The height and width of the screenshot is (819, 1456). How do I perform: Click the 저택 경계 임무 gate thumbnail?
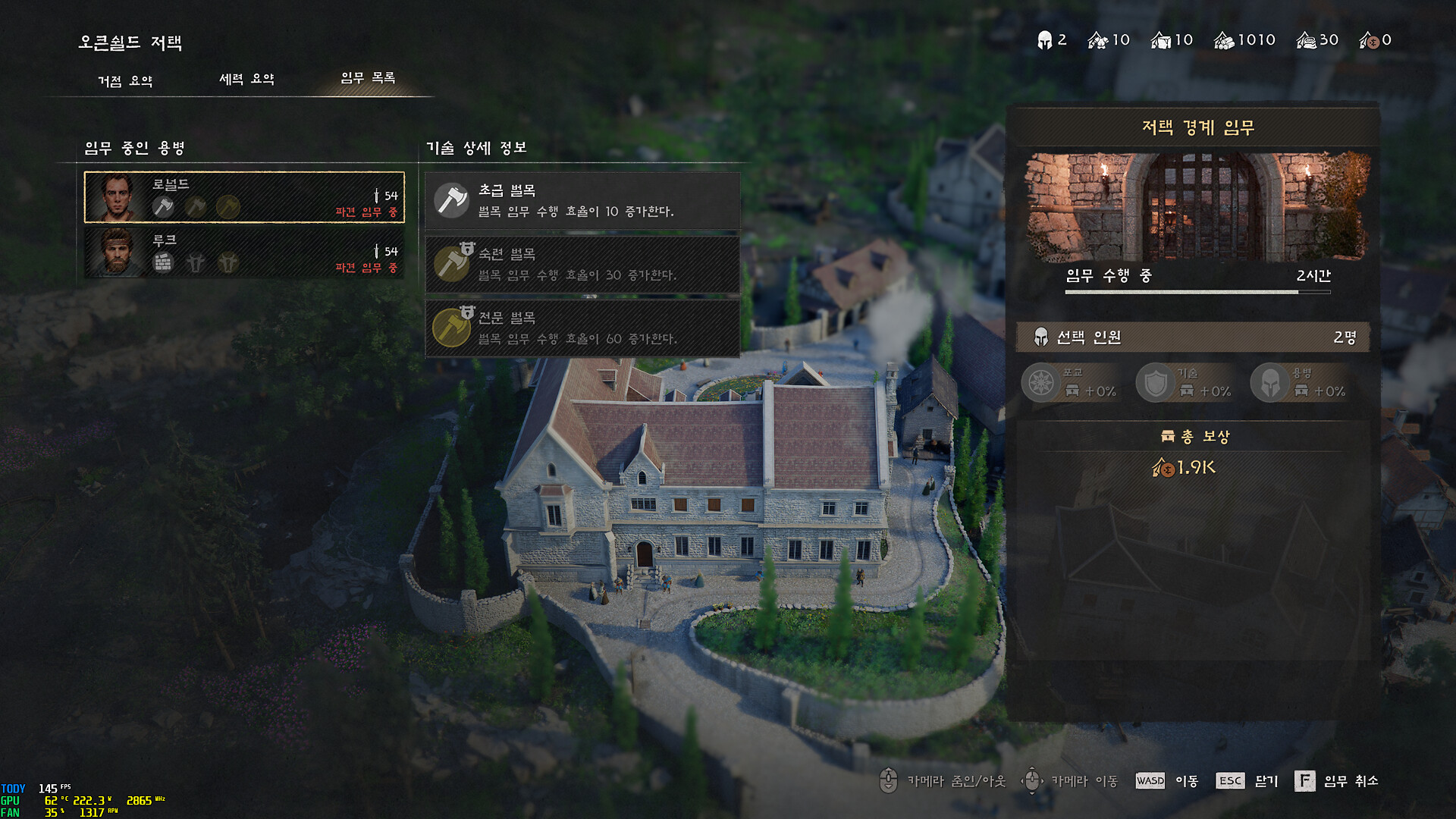[1197, 206]
